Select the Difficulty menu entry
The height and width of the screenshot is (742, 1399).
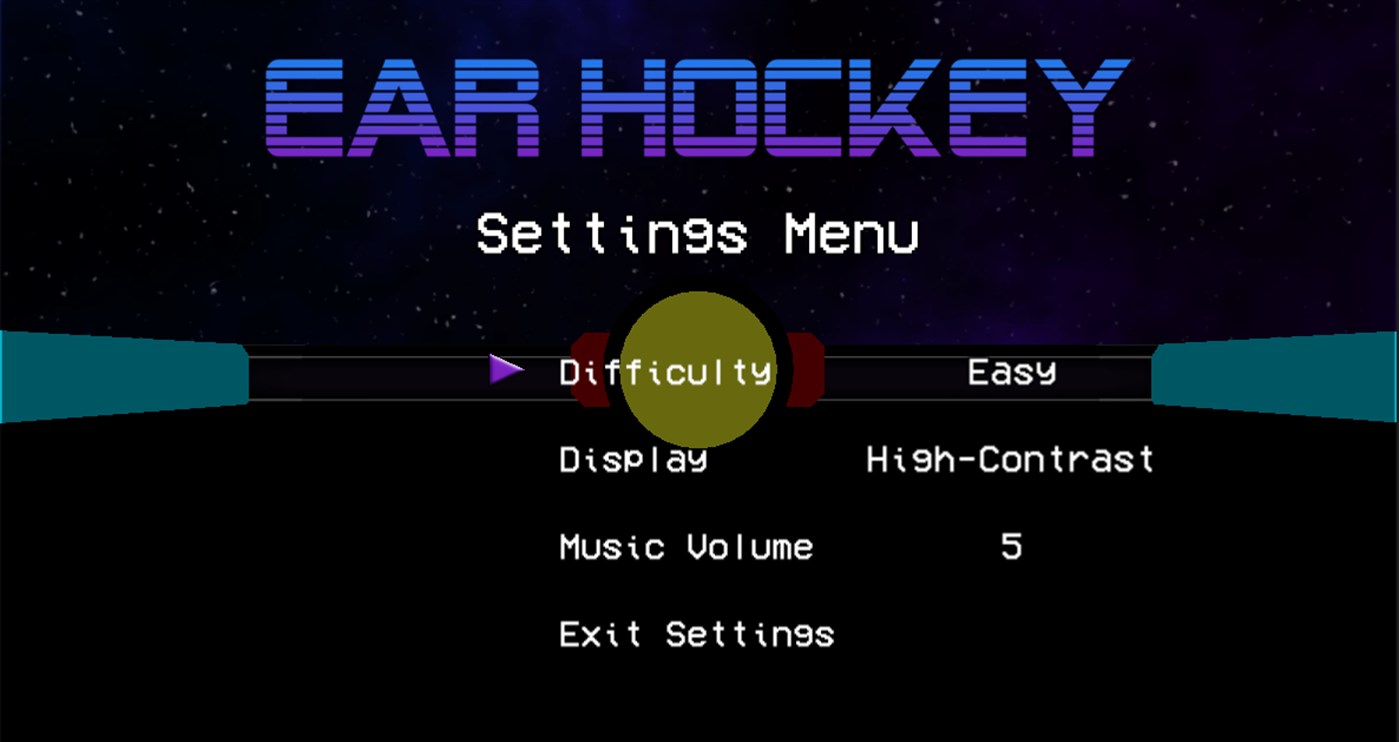coord(664,371)
